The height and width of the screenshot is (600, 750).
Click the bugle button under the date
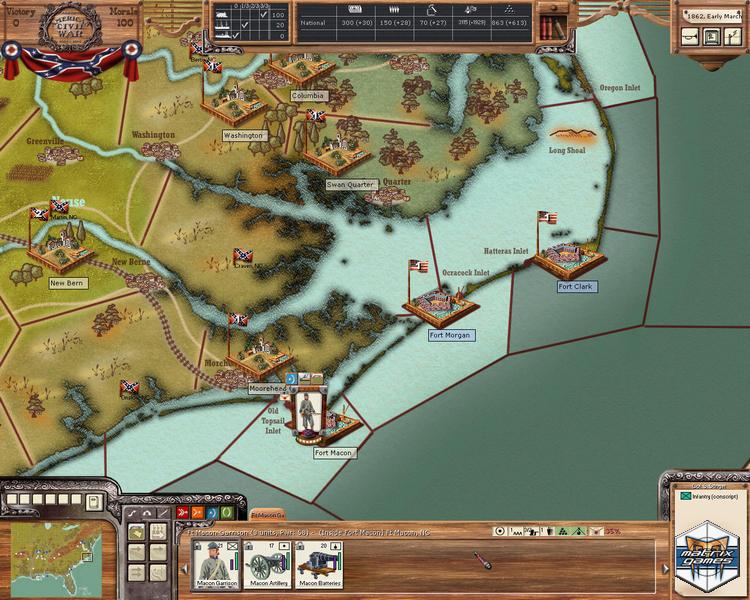(691, 36)
